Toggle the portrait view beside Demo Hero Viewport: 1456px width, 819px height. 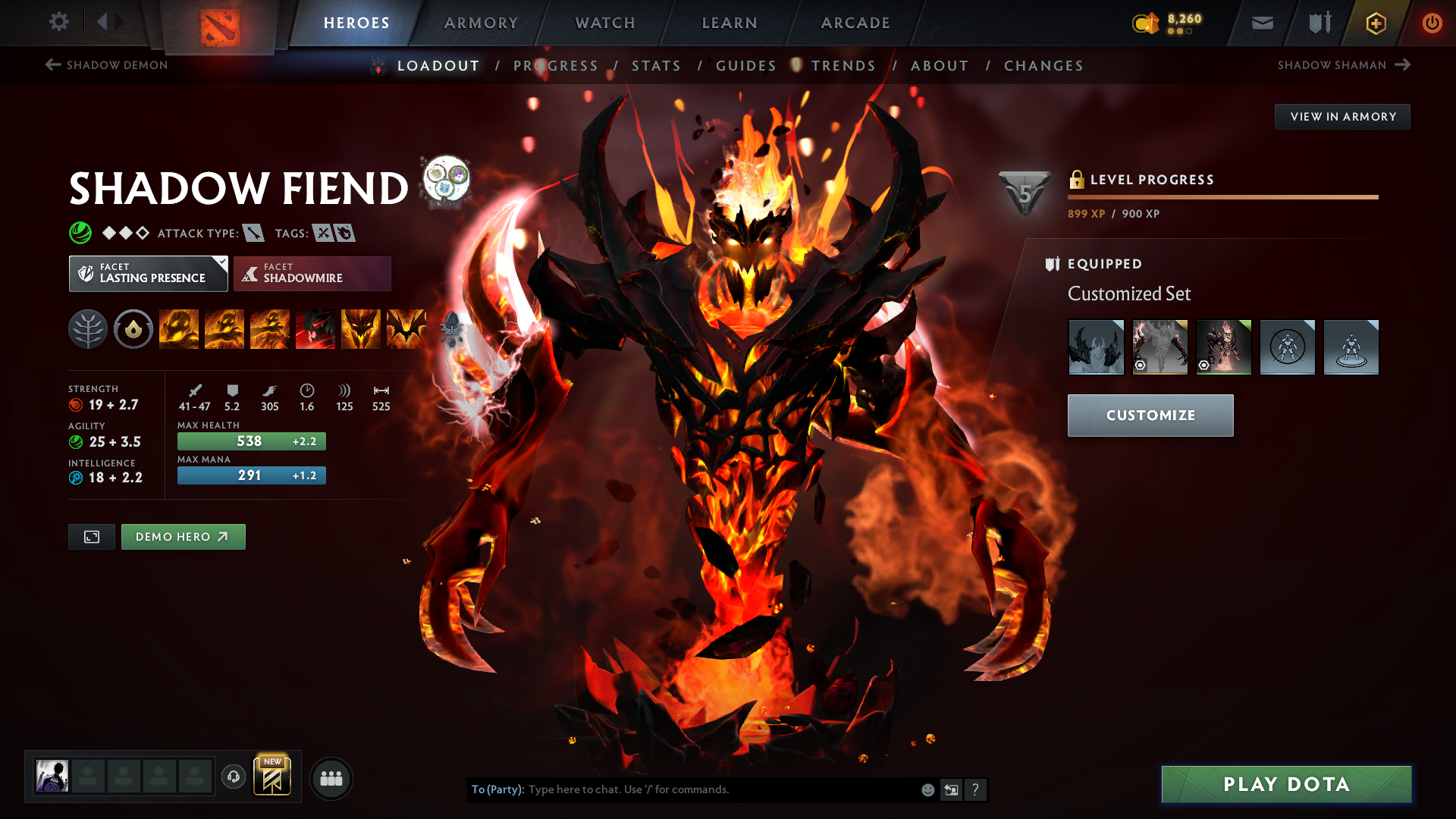pyautogui.click(x=91, y=536)
